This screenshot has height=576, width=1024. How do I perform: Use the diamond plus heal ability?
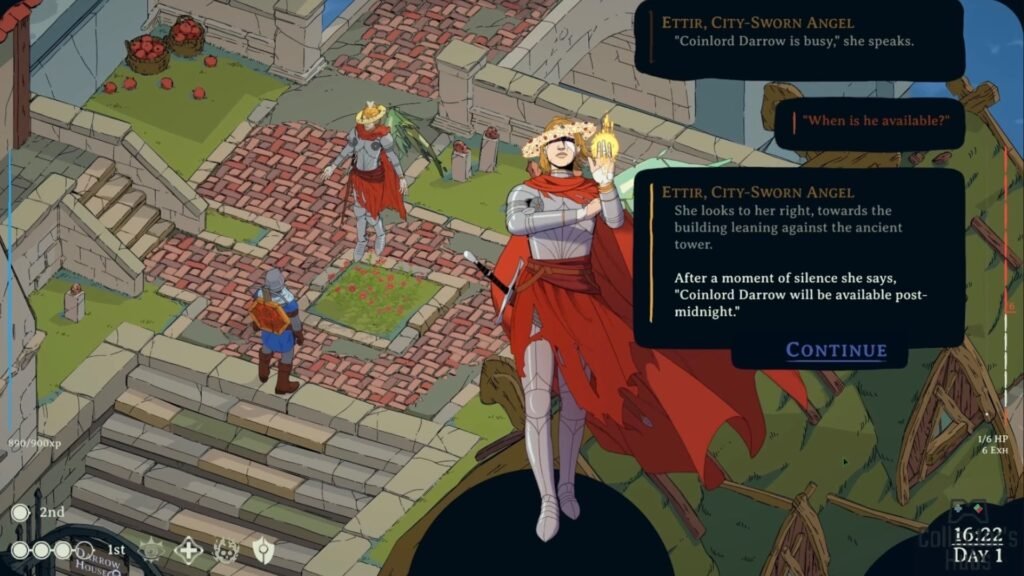pos(188,549)
